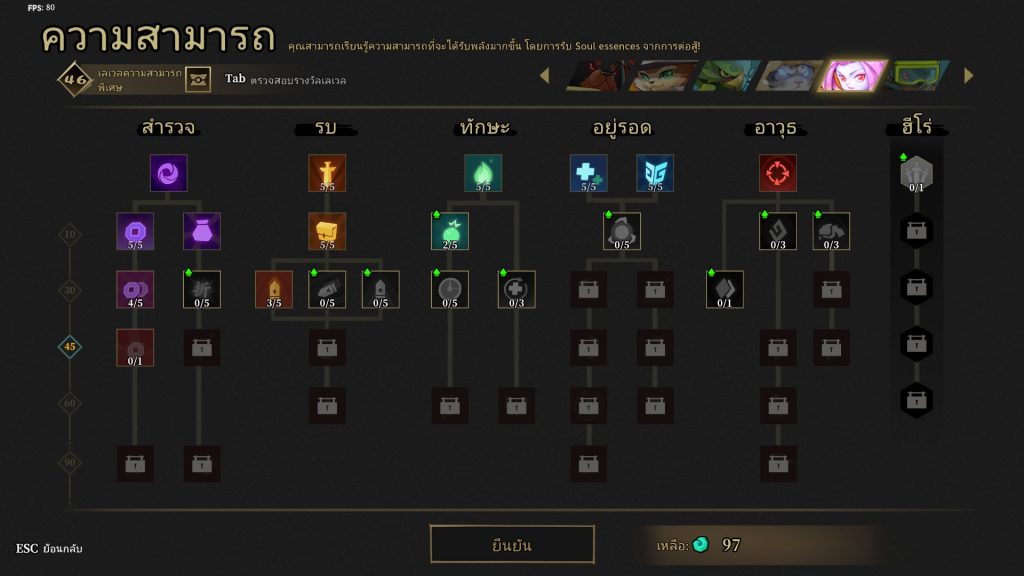Open the talent level rewards icon
Viewport: 1024px width, 576px height.
coord(198,79)
